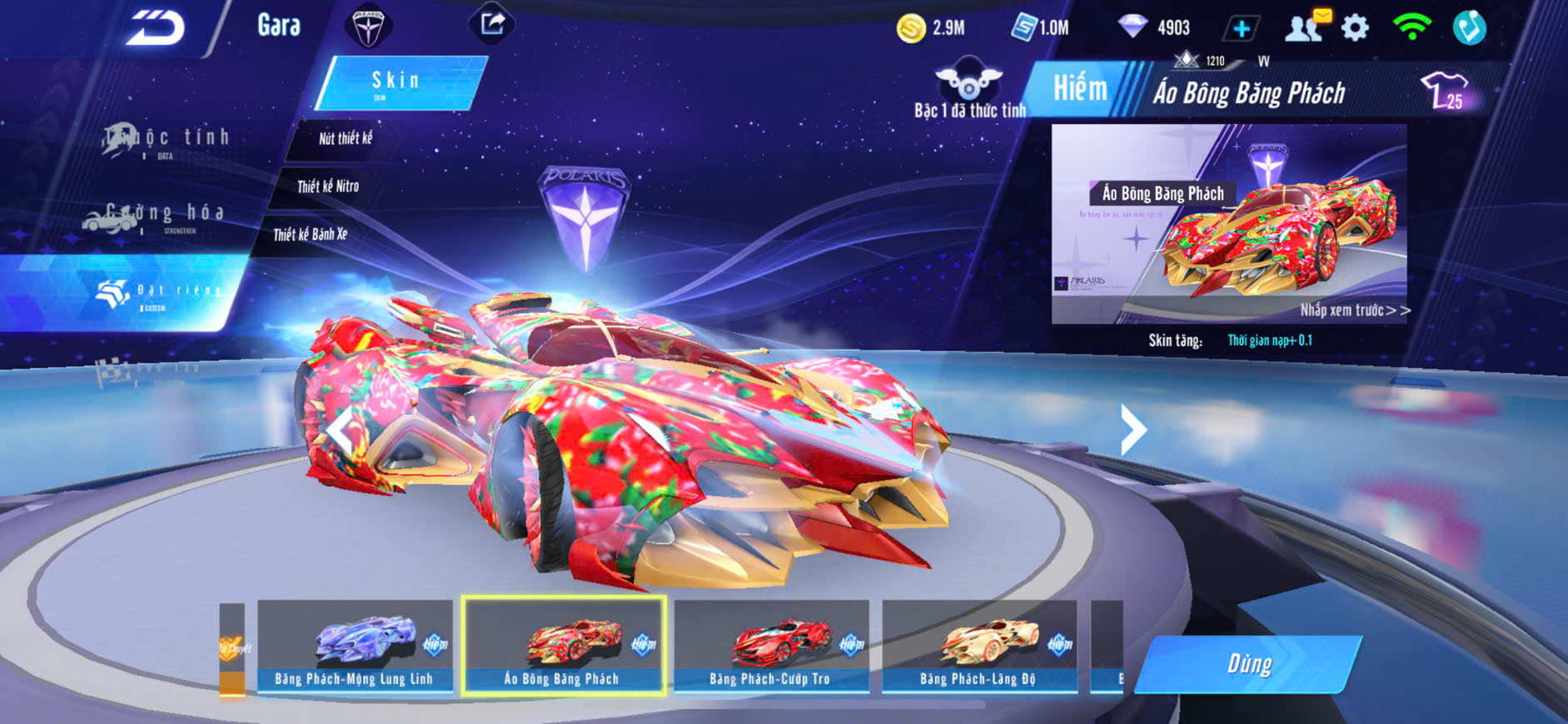Viewport: 1568px width, 724px height.
Task: Open Thiết kế Bánh Xe option
Action: tap(310, 235)
